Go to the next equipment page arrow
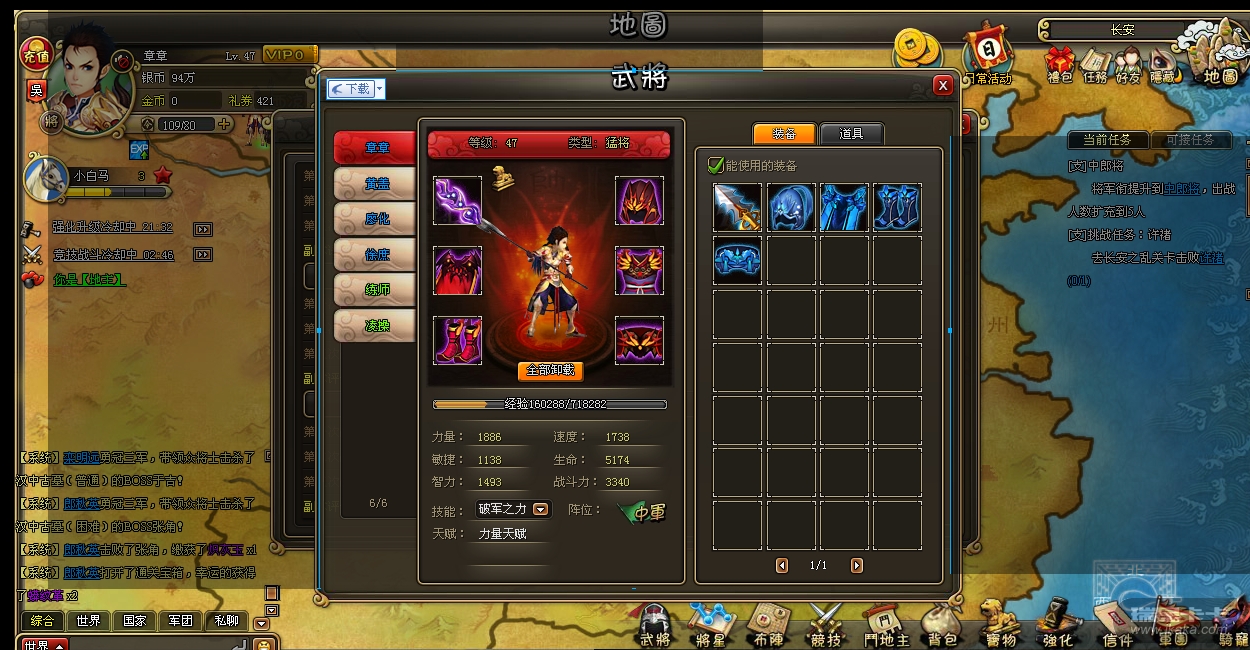1250x650 pixels. (857, 566)
